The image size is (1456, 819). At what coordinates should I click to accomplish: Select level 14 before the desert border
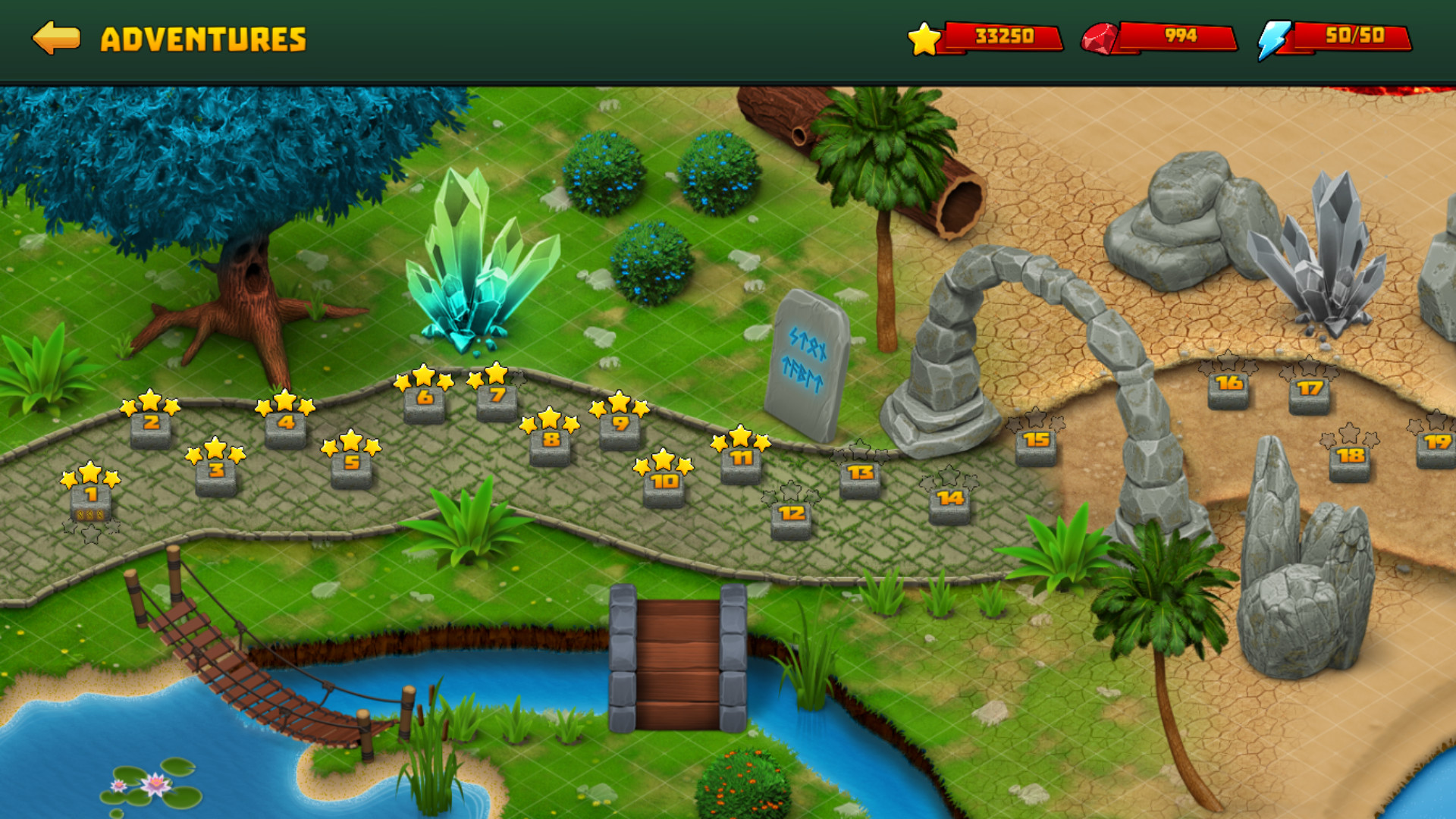coord(949,500)
